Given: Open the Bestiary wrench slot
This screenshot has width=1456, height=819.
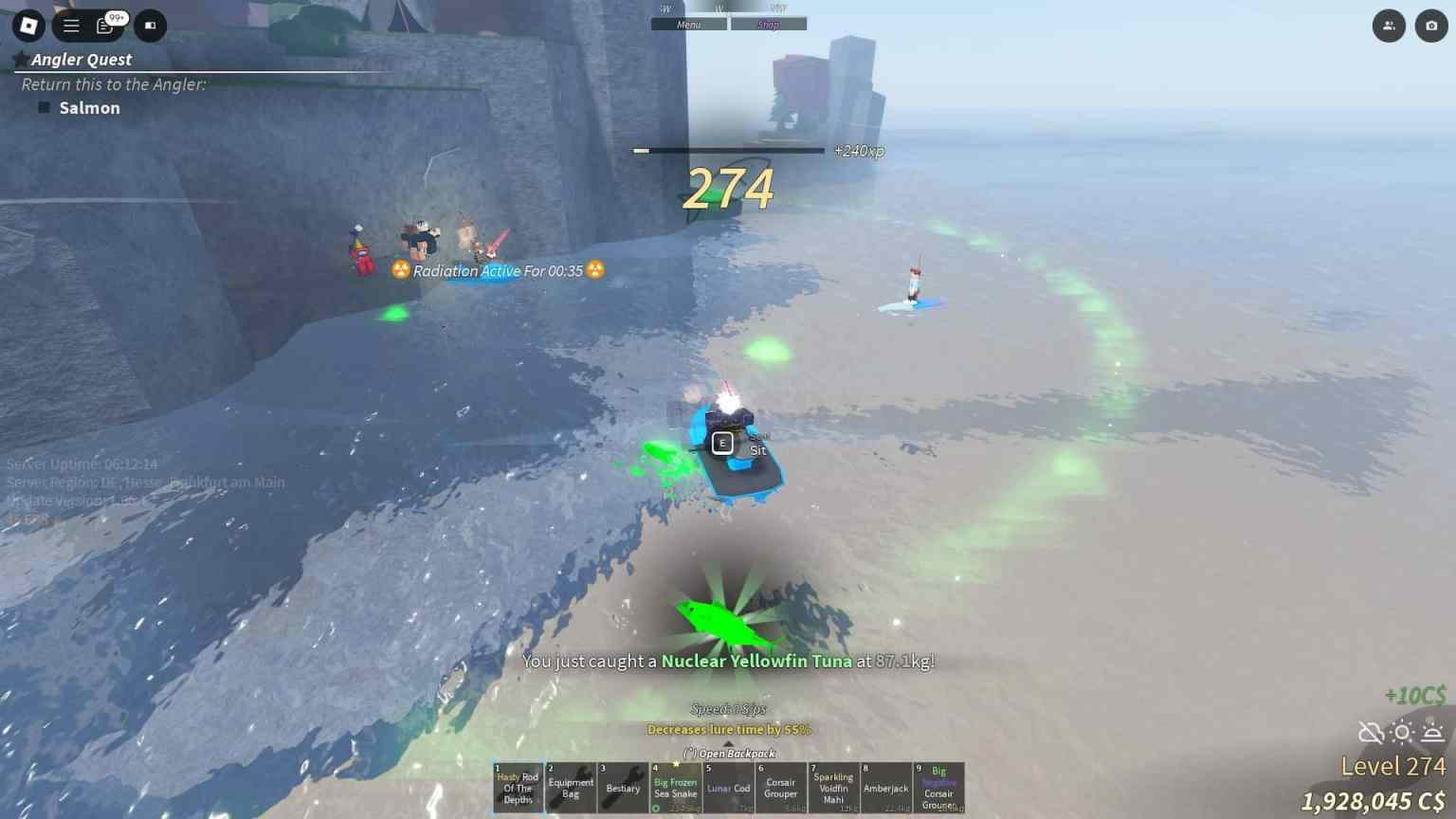Looking at the screenshot, I should point(623,788).
